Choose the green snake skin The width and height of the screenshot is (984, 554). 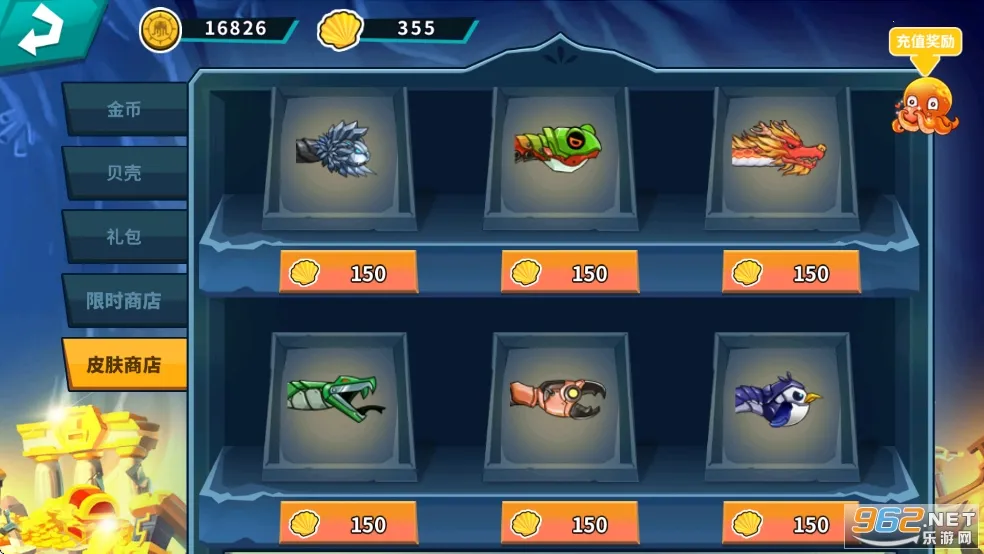pyautogui.click(x=338, y=400)
